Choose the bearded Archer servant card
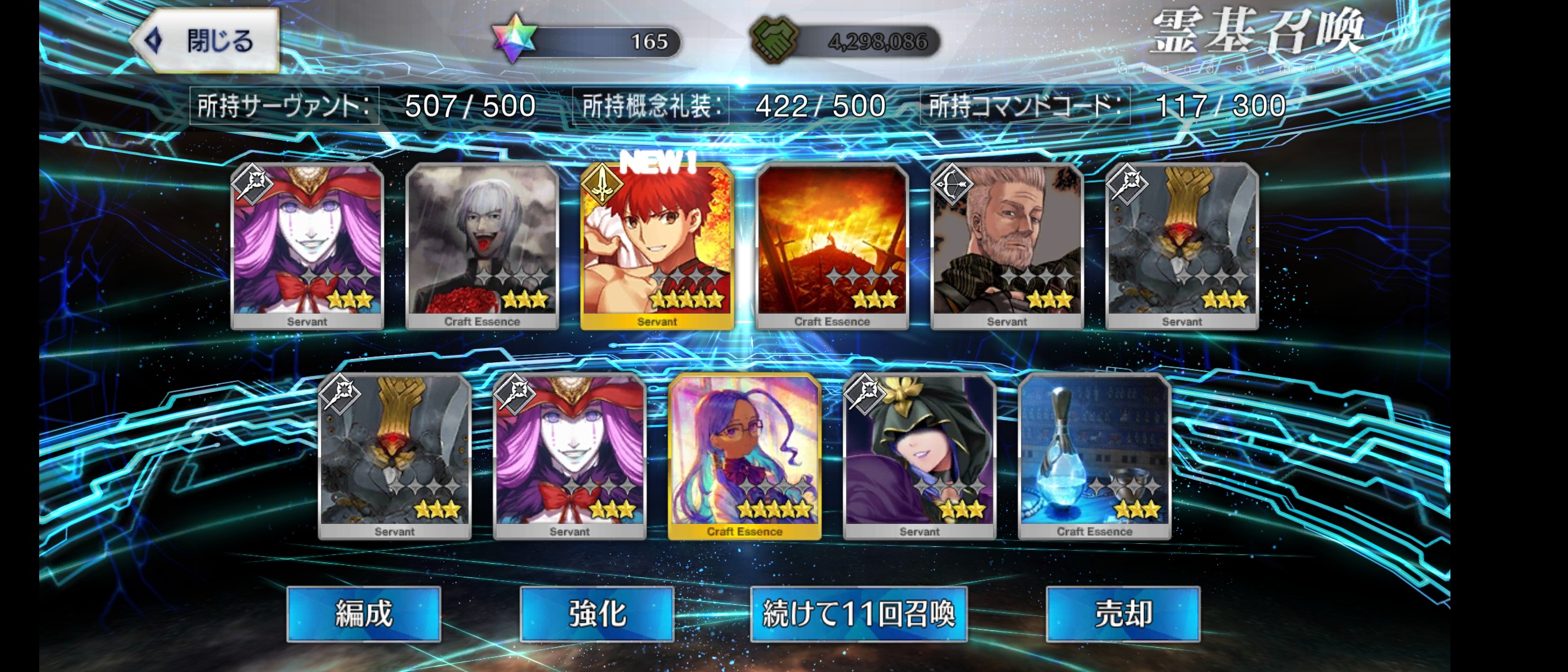Screen dimensions: 1568x672 [1007, 246]
